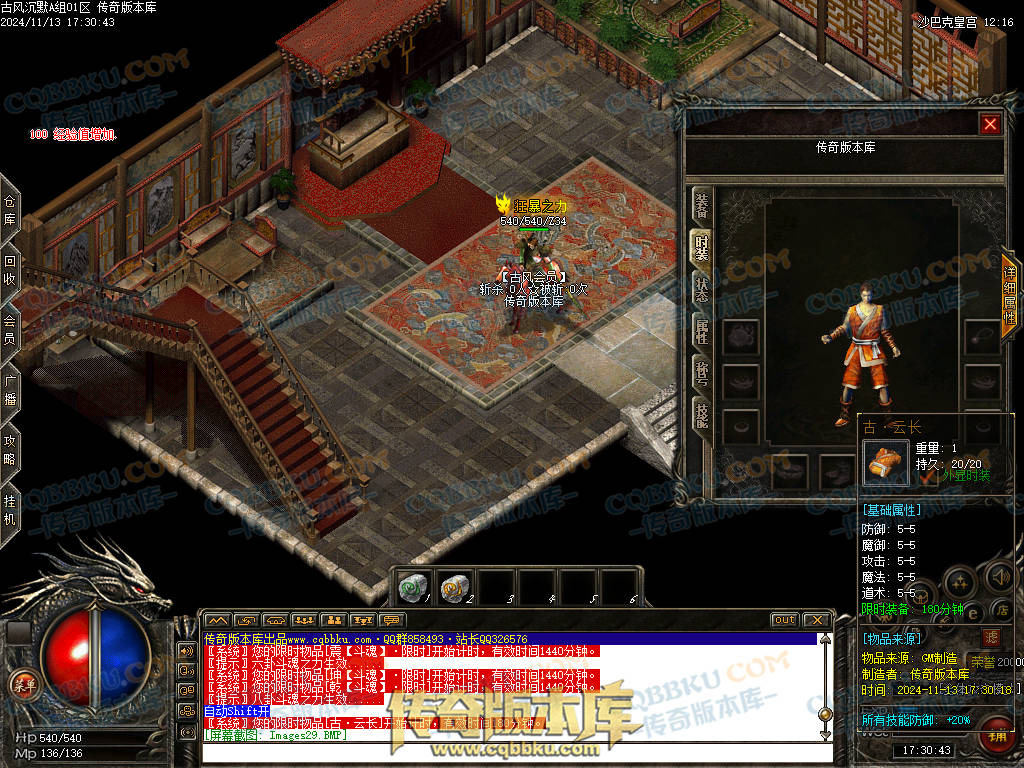Switch to the 装备 equipment tab

point(702,203)
